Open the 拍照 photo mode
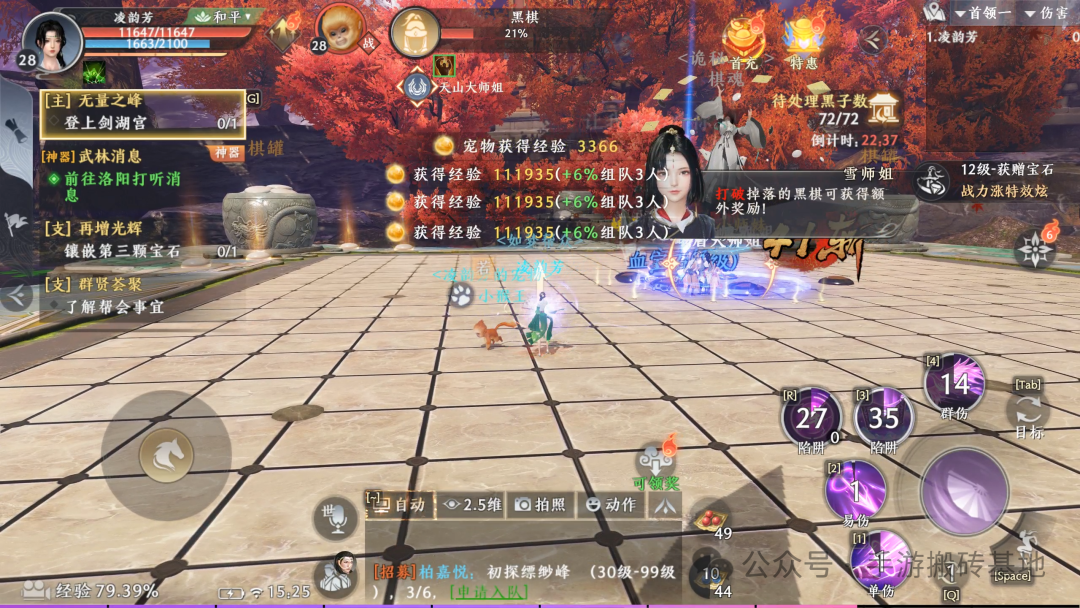The height and width of the screenshot is (608, 1080). click(541, 505)
